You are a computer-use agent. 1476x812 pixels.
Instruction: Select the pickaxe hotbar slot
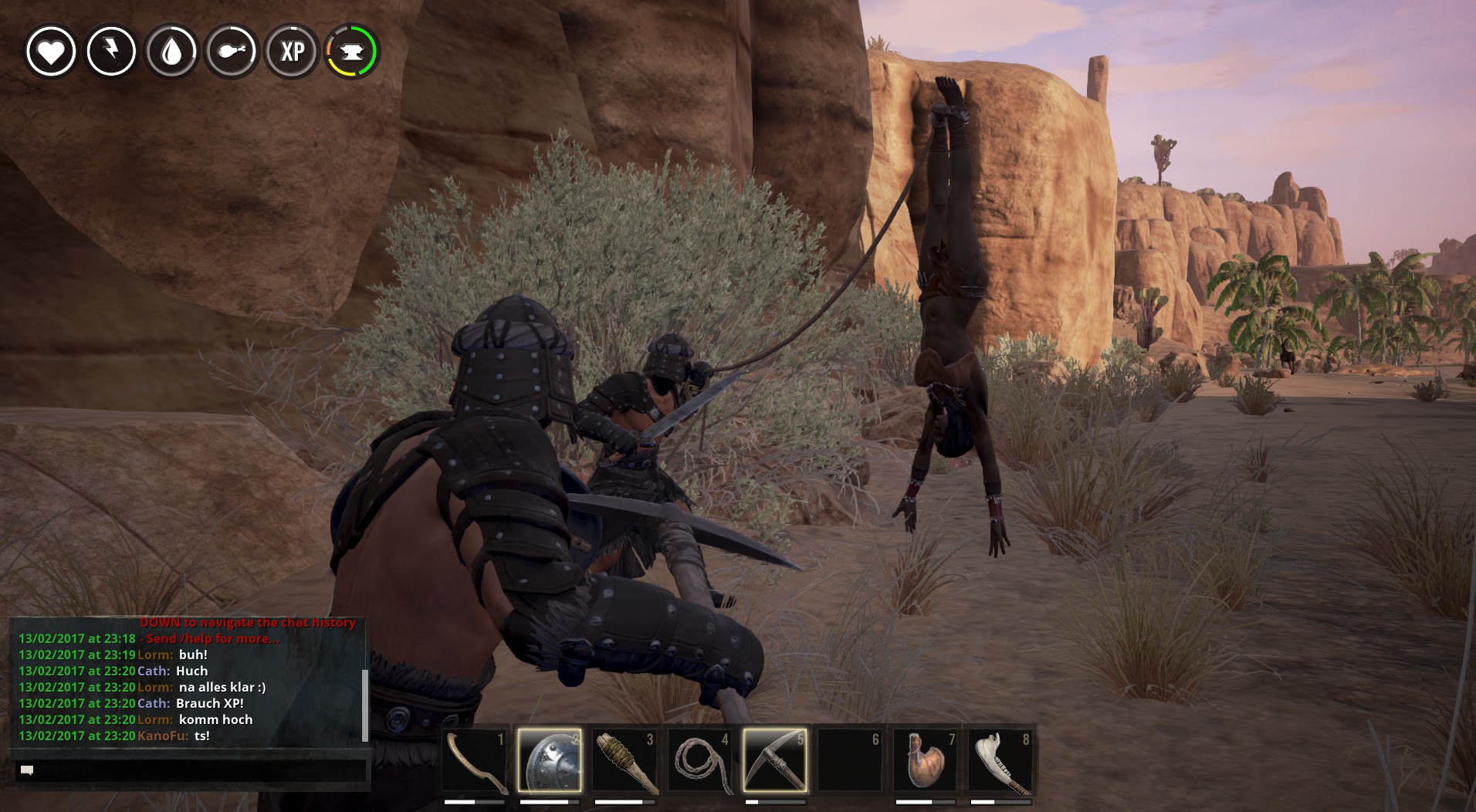pyautogui.click(x=774, y=761)
